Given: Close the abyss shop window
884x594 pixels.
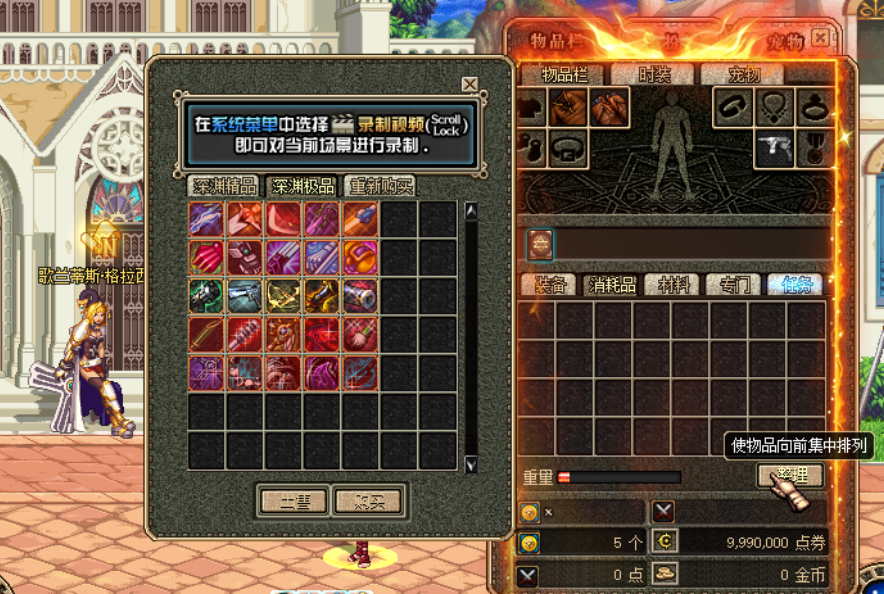Looking at the screenshot, I should (x=469, y=85).
